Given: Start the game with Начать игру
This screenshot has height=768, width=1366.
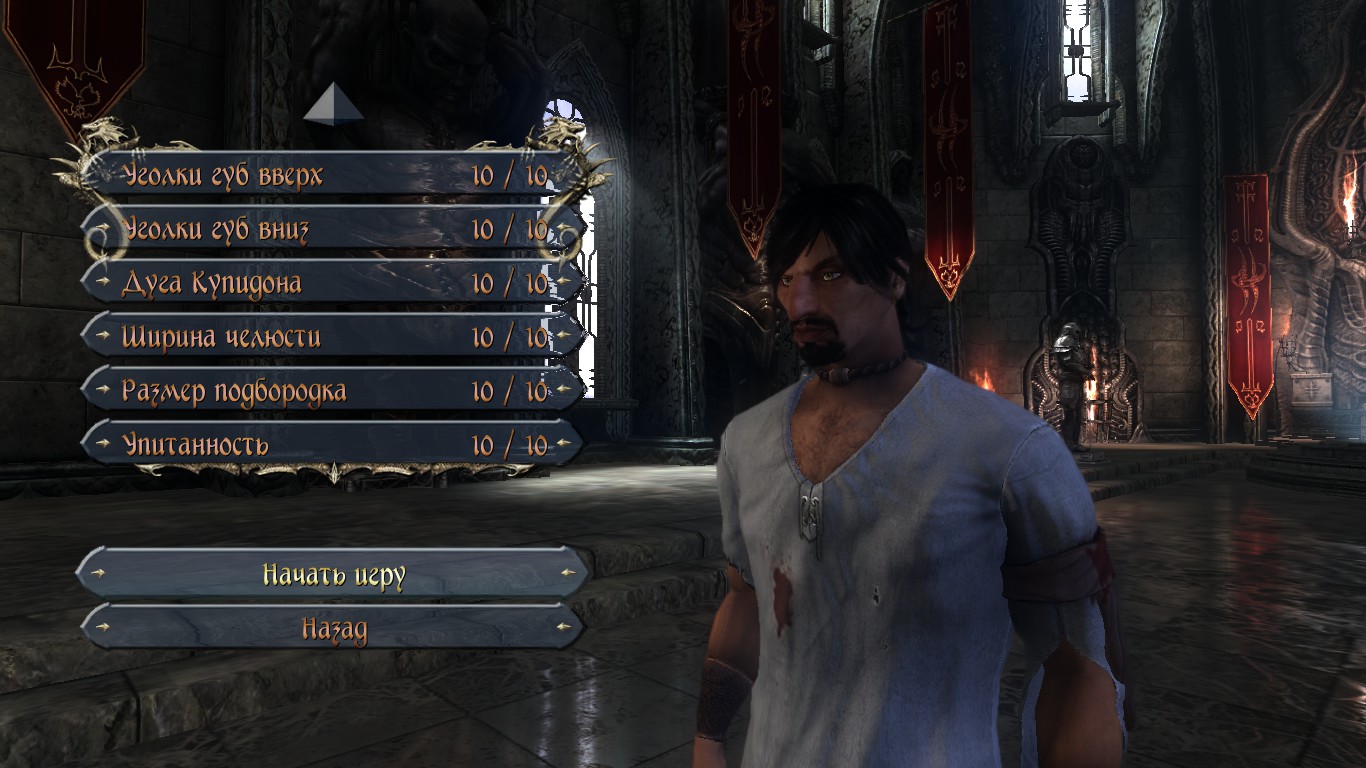Looking at the screenshot, I should point(333,575).
